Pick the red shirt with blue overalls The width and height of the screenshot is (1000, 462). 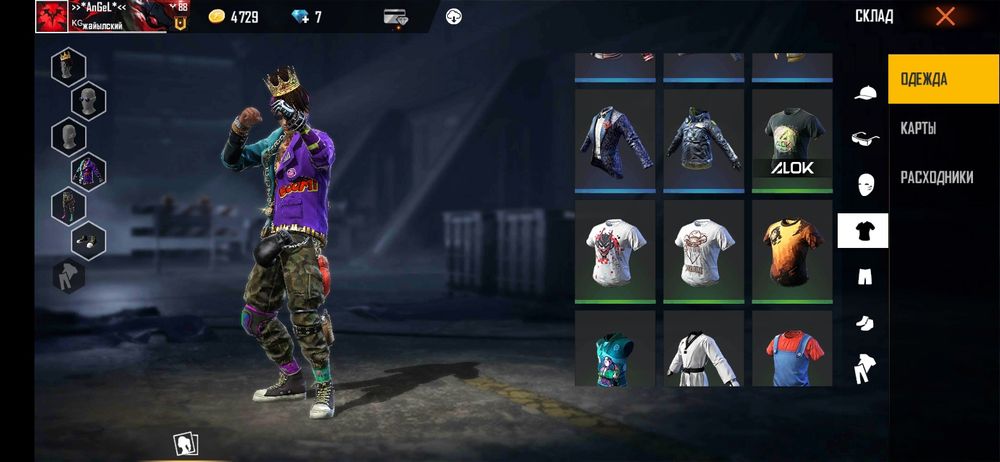[793, 351]
